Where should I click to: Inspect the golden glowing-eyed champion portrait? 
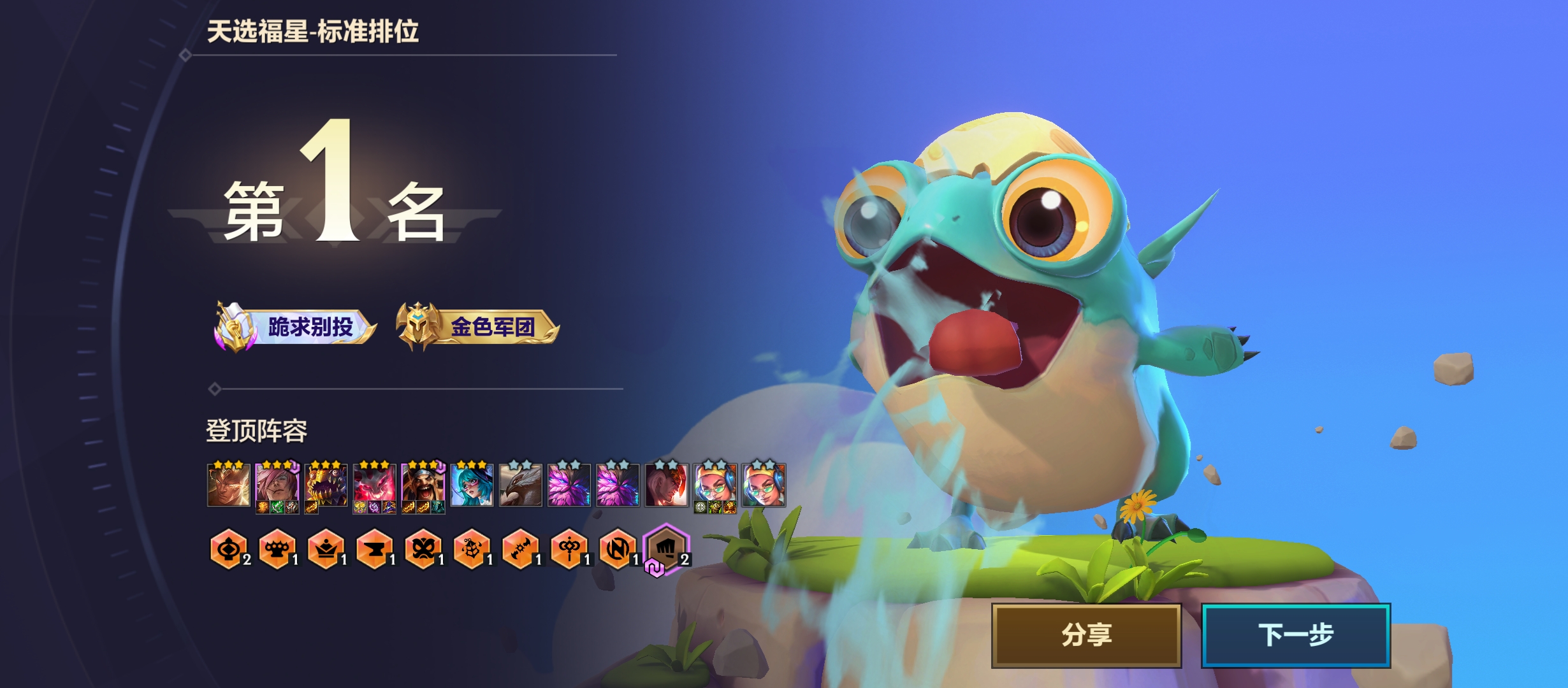click(228, 485)
